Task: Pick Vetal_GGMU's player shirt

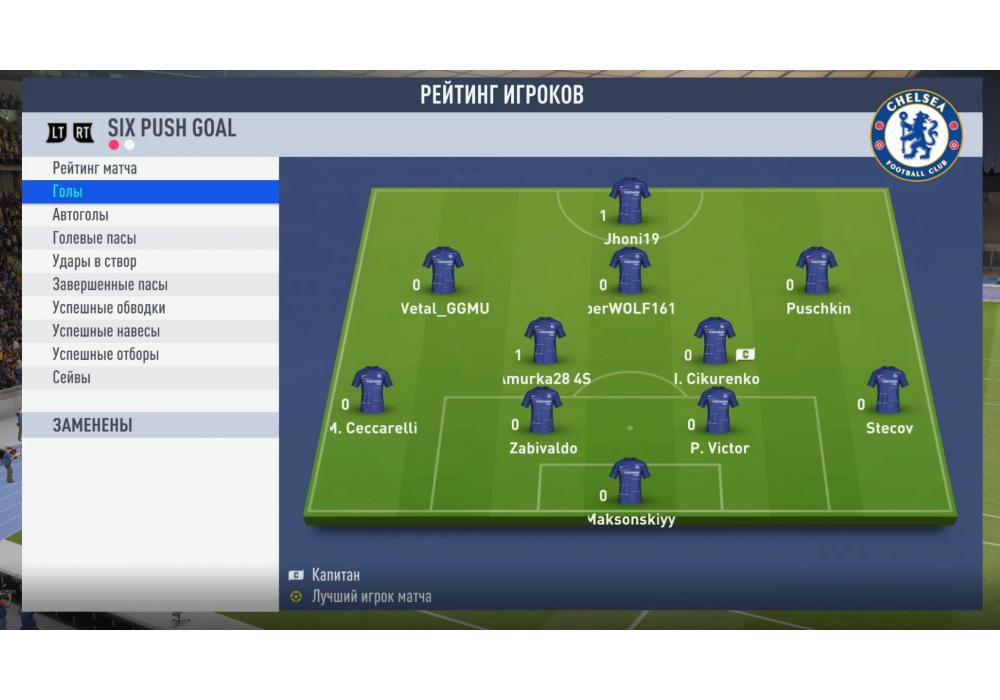Action: point(444,271)
